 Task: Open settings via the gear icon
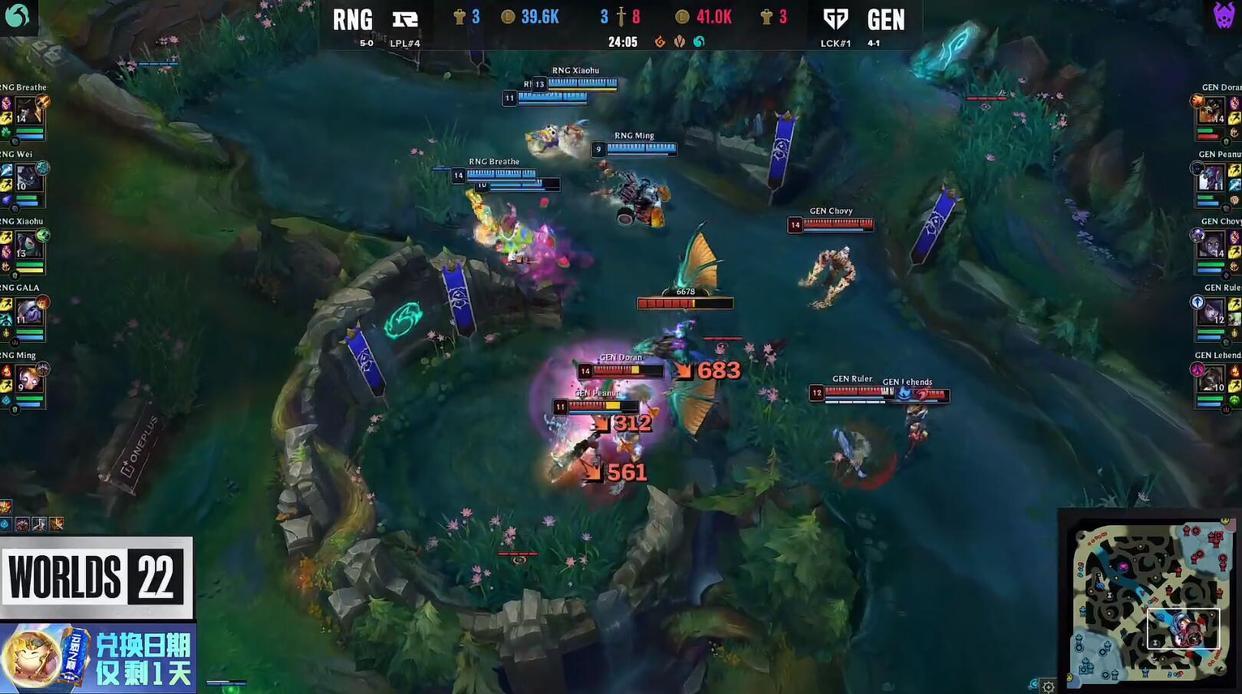pyautogui.click(x=1047, y=686)
